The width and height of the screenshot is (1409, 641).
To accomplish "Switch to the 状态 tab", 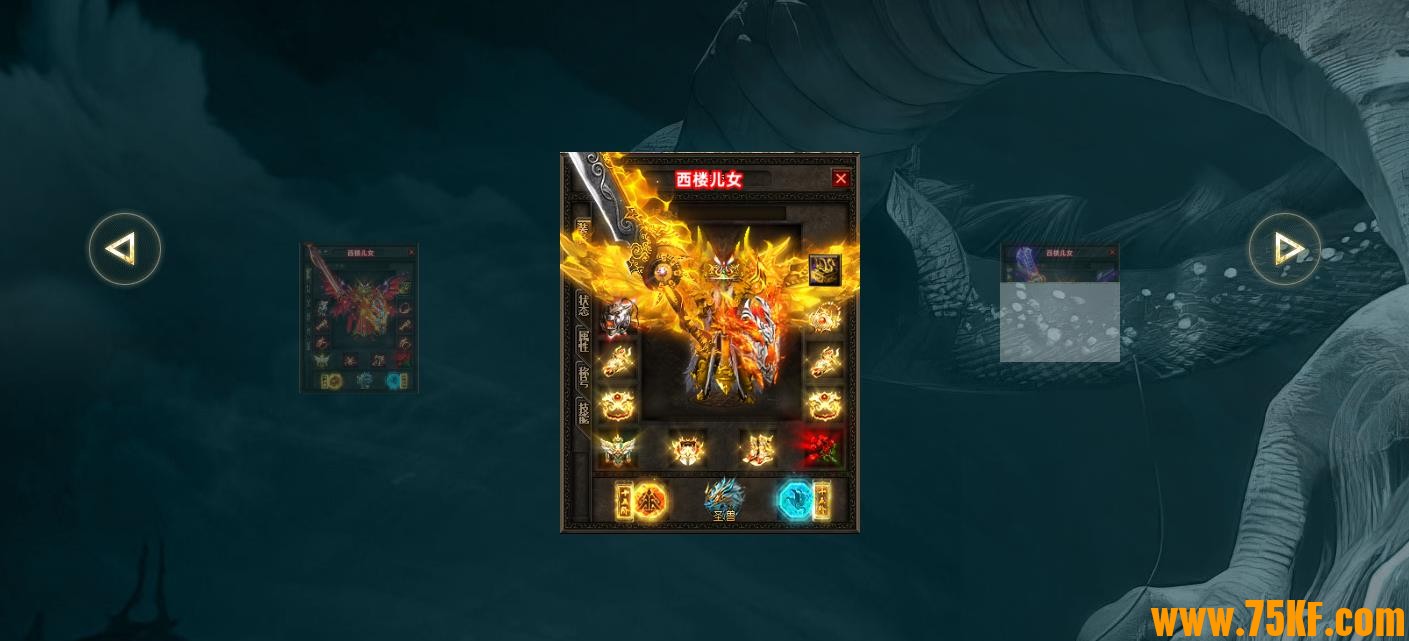I will [583, 306].
